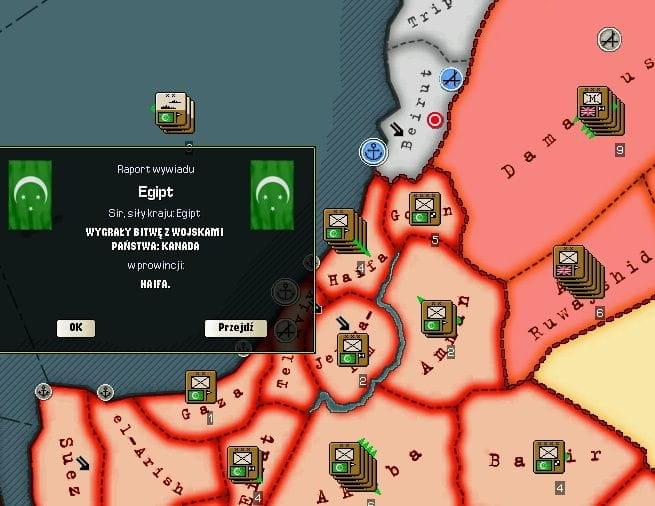Click the Przejdź button

pyautogui.click(x=236, y=328)
